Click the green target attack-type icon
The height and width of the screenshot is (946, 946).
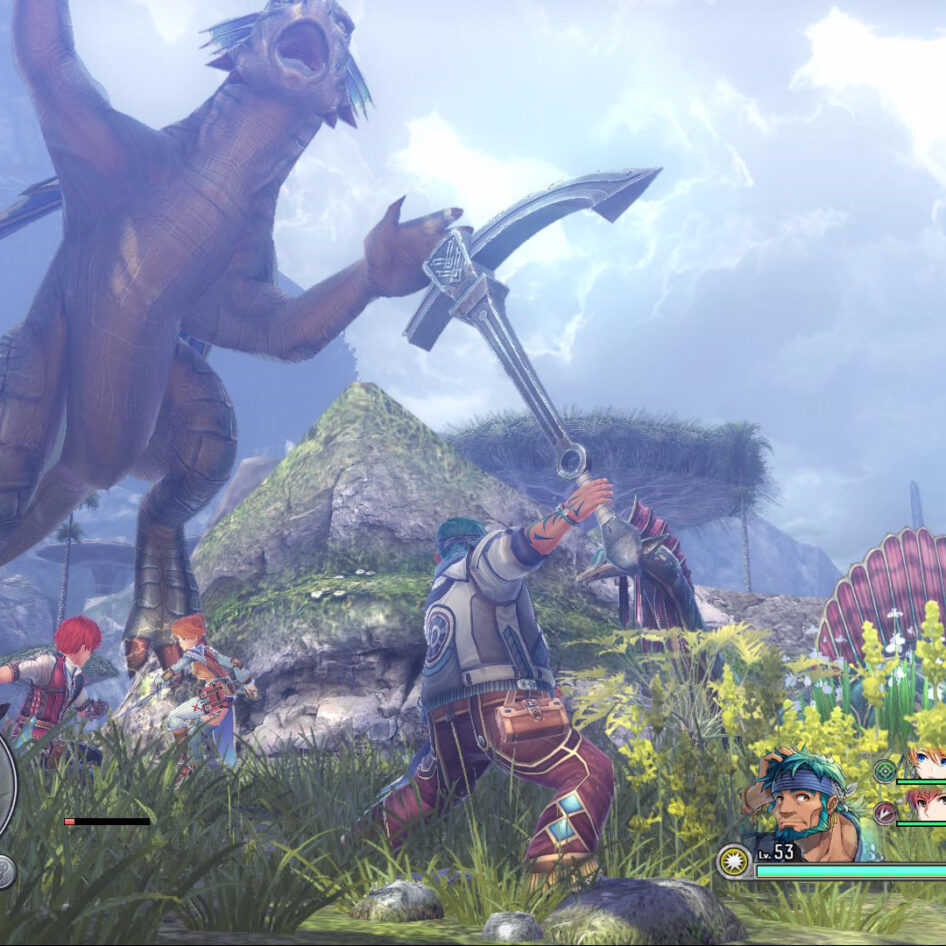coord(885,771)
